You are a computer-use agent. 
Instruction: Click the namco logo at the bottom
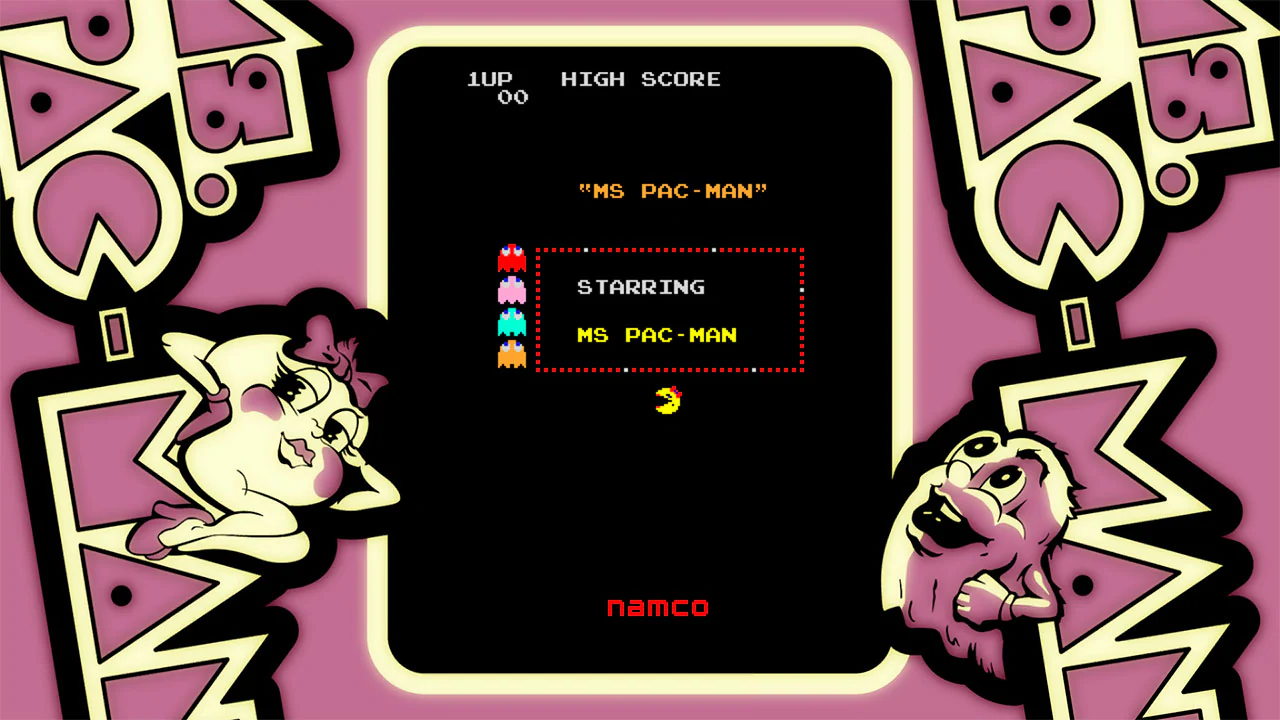[658, 607]
